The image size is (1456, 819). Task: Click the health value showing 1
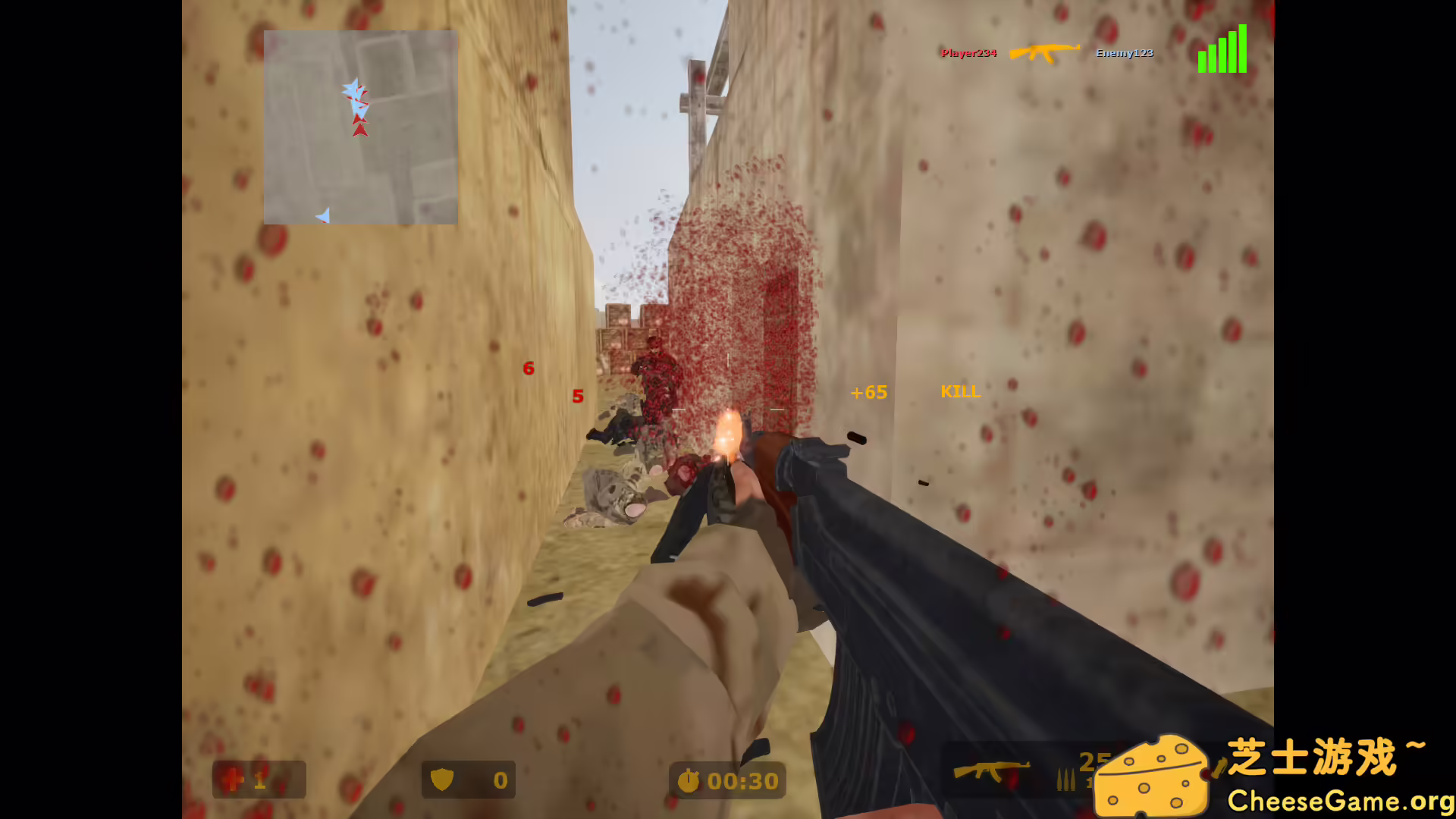pos(259,779)
